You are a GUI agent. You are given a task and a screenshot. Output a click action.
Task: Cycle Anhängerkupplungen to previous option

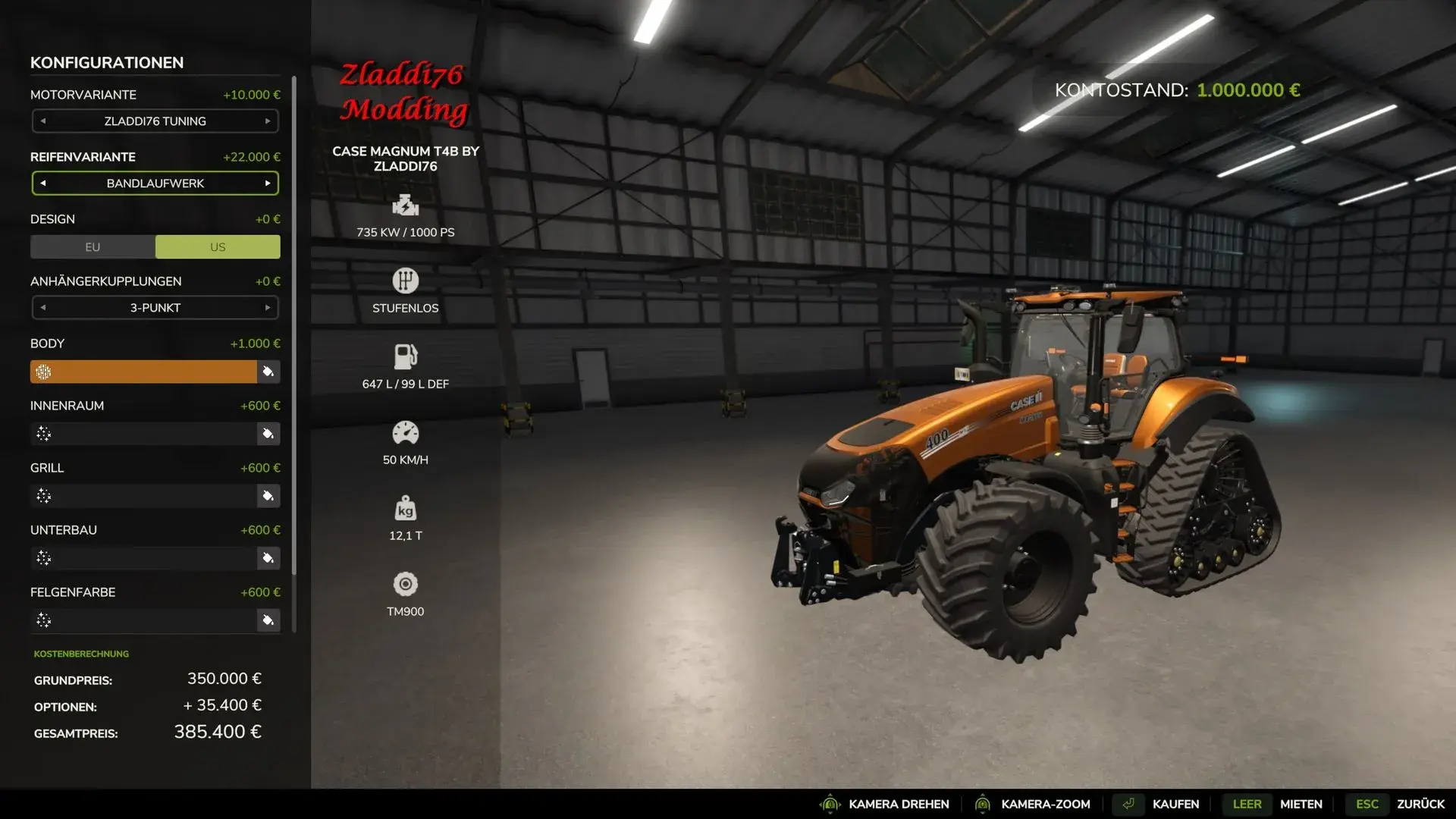tap(43, 308)
